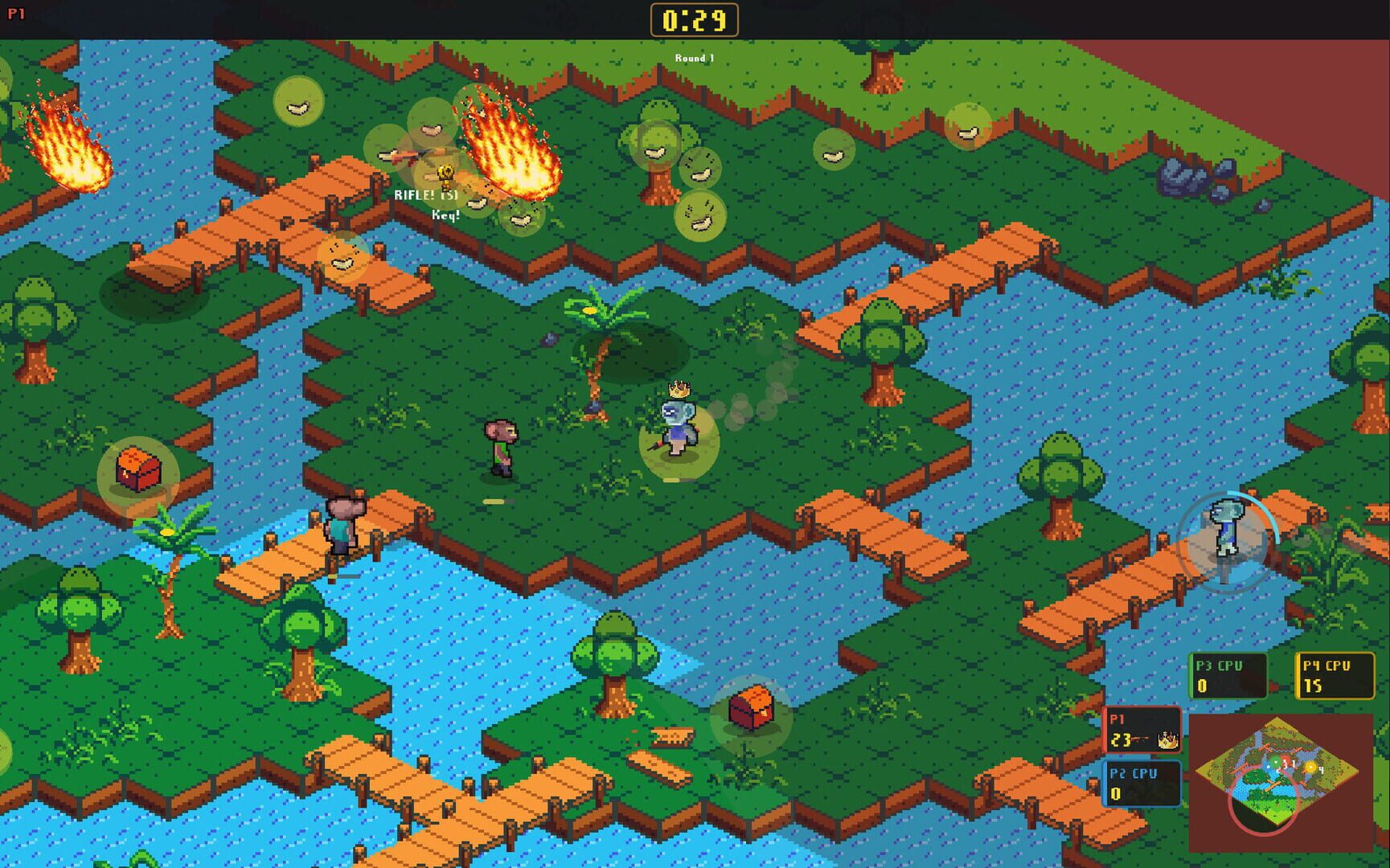
Task: Select the rifle icon beside P1's score
Action: [x=1140, y=739]
